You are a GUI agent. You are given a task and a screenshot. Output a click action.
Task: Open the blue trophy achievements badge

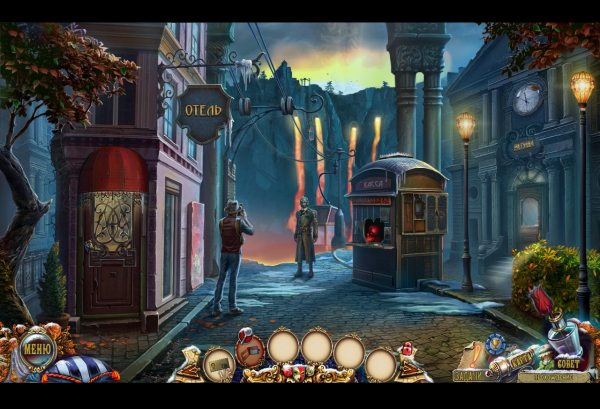click(x=494, y=343)
